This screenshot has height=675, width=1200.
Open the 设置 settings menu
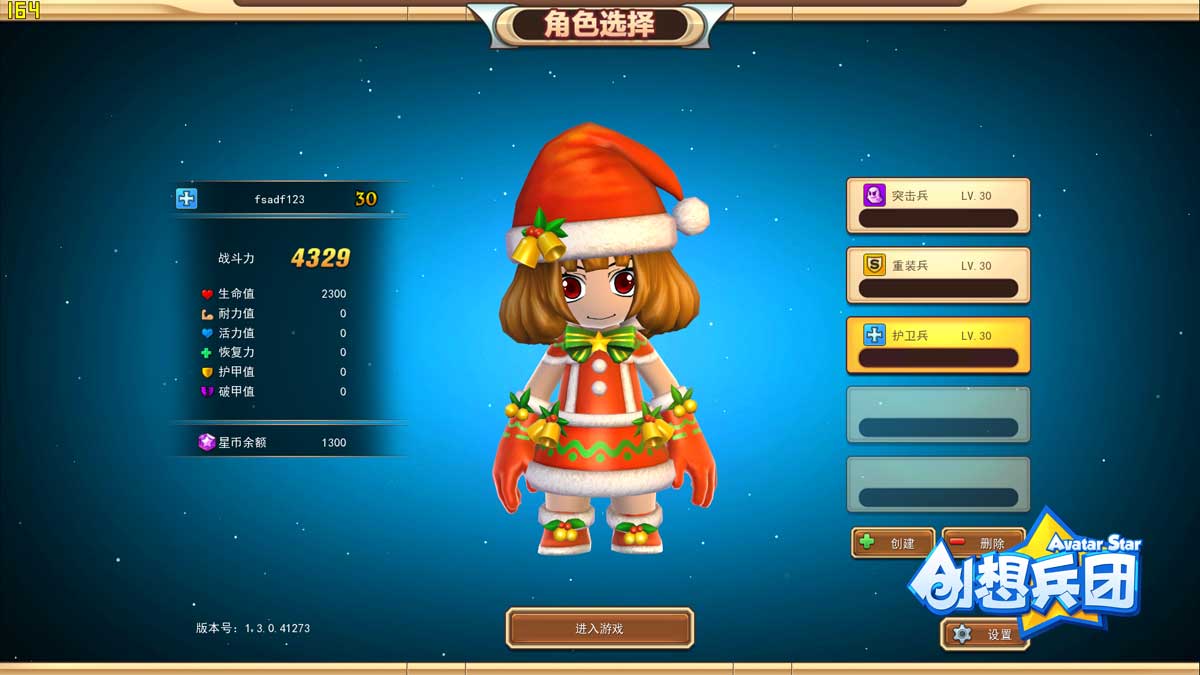coord(985,634)
